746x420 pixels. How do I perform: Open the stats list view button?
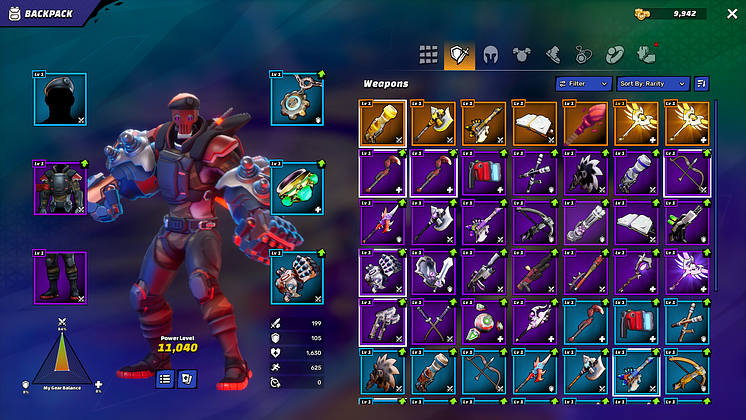pos(165,378)
